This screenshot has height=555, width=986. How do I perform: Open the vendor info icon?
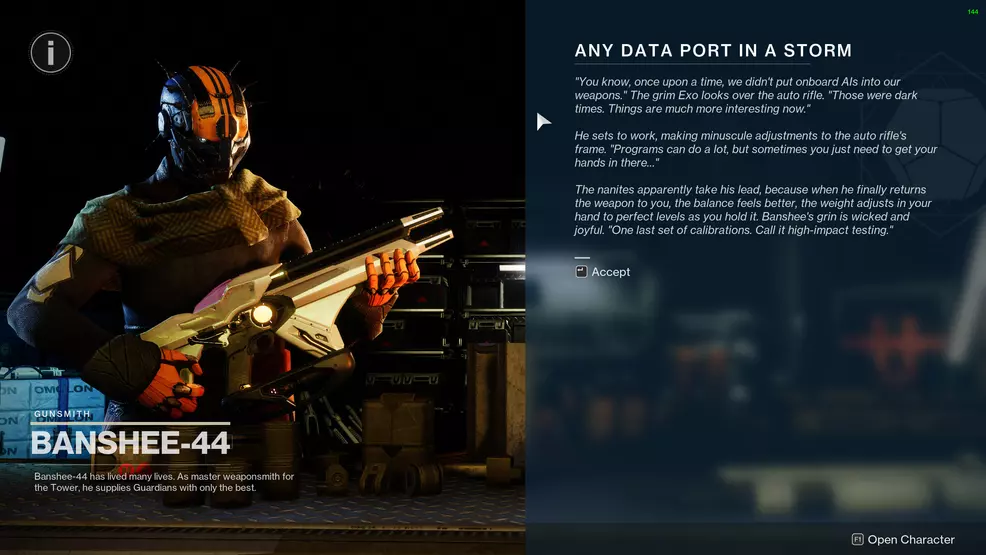click(51, 51)
